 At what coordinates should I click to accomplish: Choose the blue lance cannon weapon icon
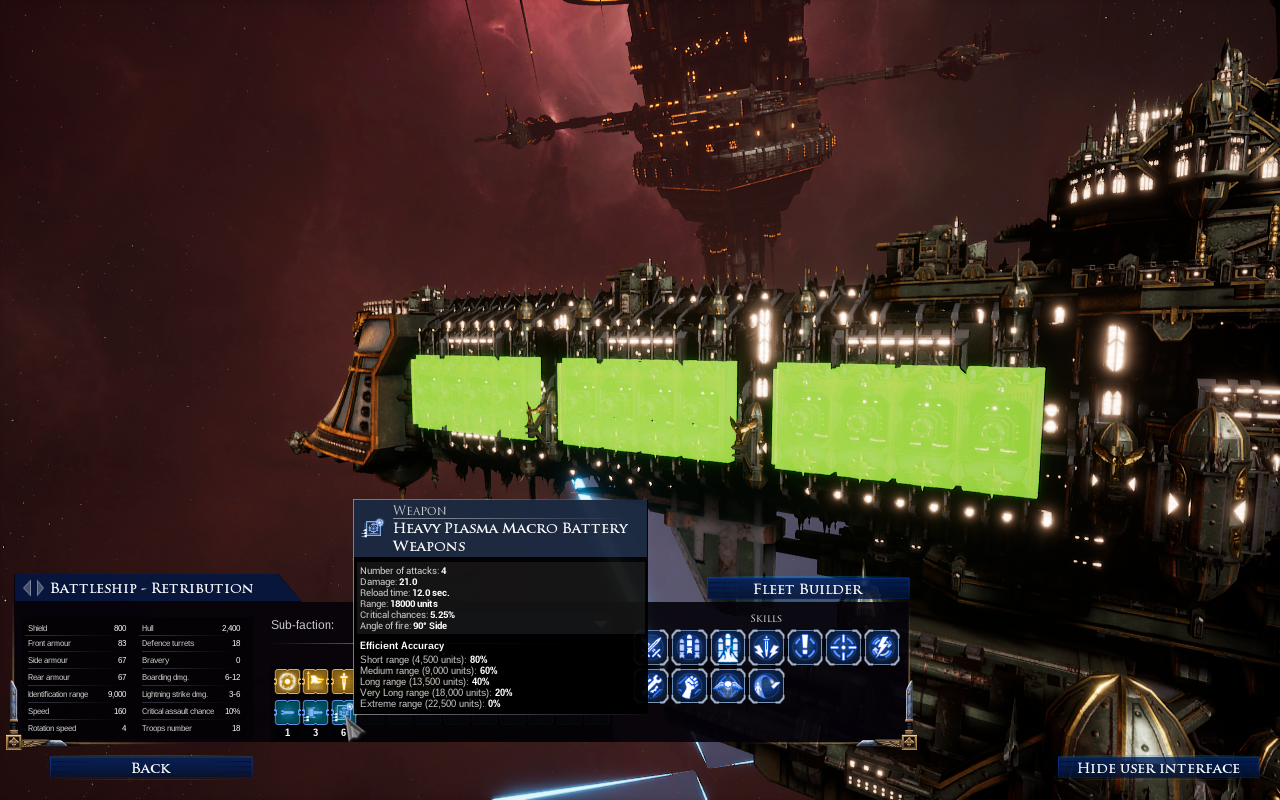[x=315, y=712]
